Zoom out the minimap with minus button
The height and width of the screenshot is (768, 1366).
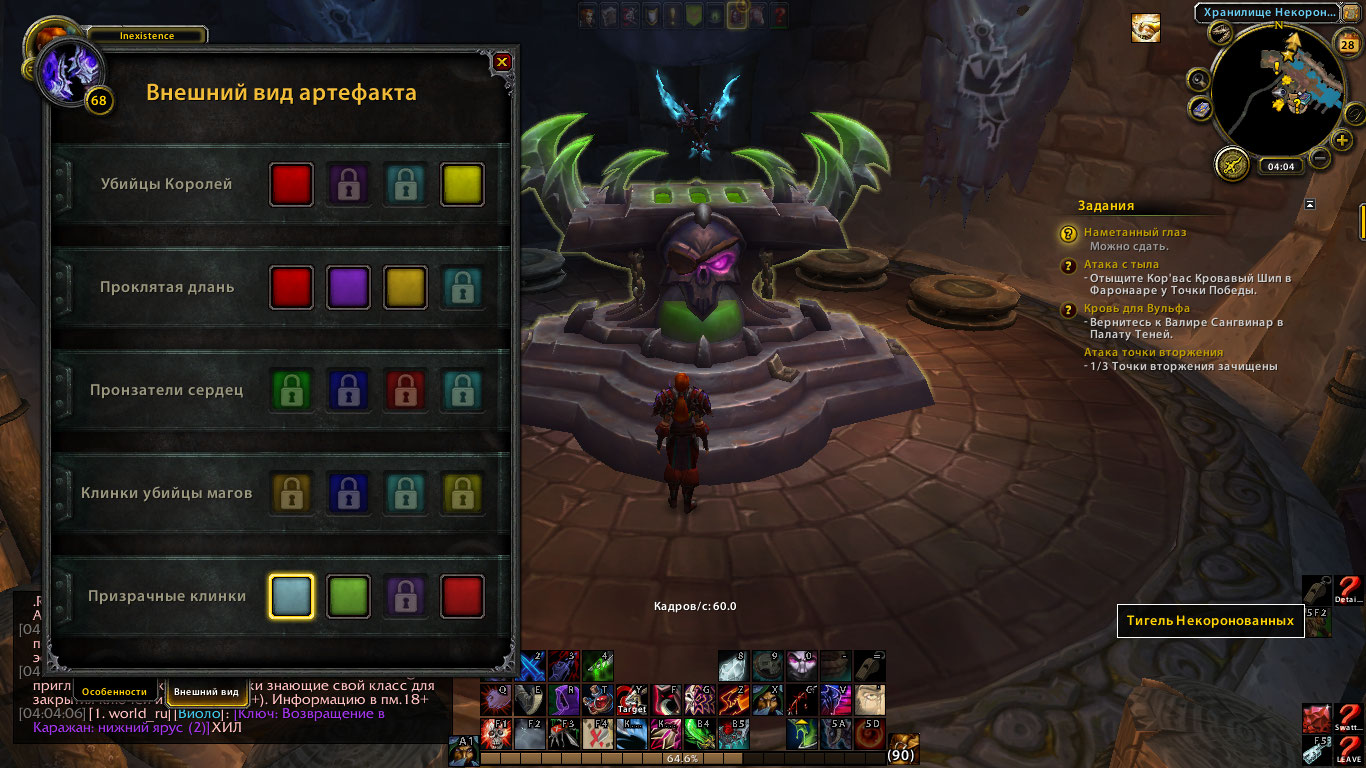pos(1320,157)
